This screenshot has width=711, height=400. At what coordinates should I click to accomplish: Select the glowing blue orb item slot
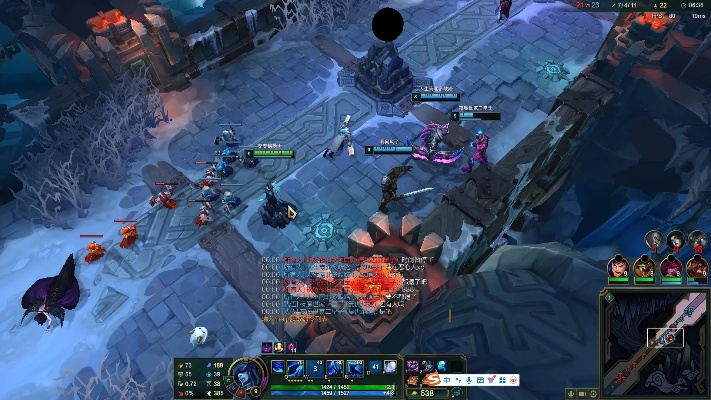pyautogui.click(x=441, y=366)
